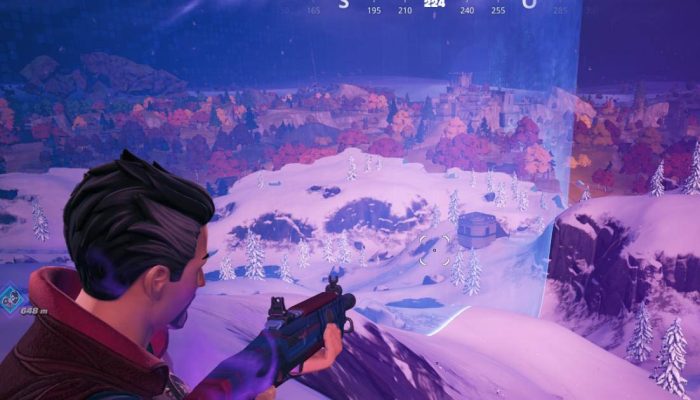Select the diamond waypoint marker showing 648 m

click(11, 297)
